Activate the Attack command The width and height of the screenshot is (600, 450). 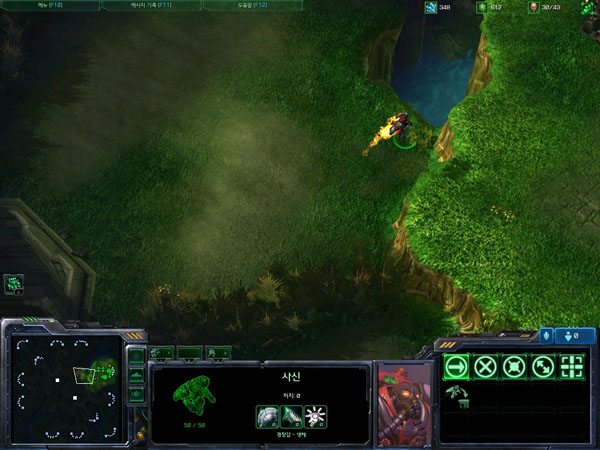click(572, 366)
